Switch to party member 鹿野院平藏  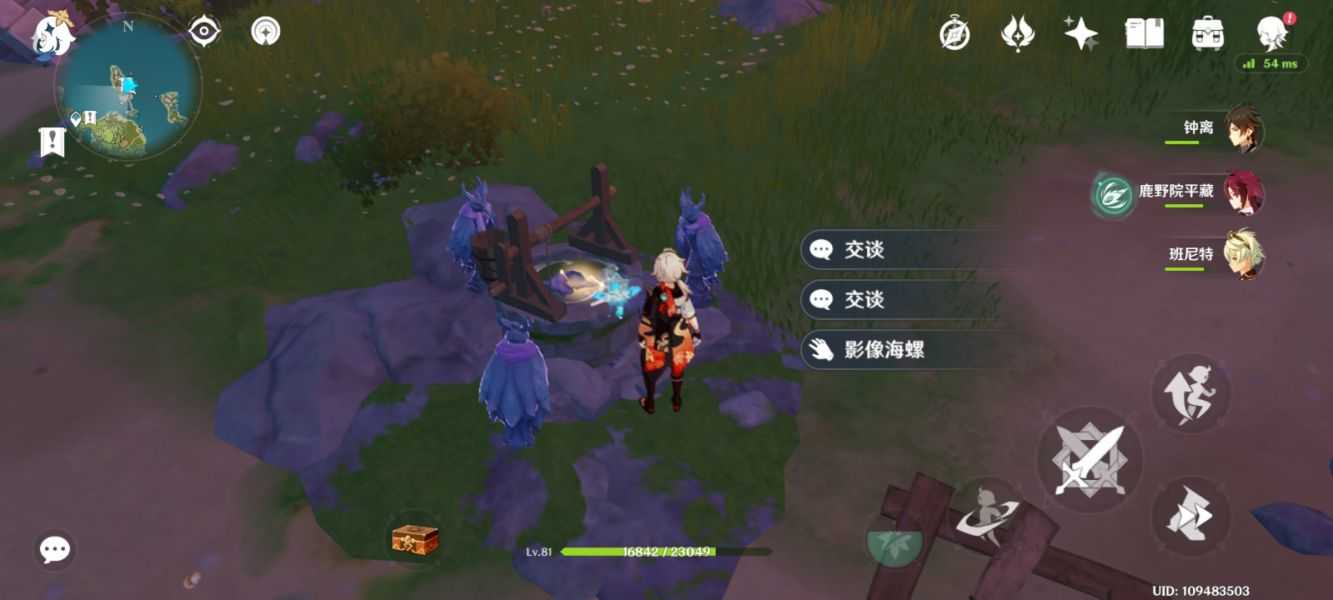pos(1244,192)
